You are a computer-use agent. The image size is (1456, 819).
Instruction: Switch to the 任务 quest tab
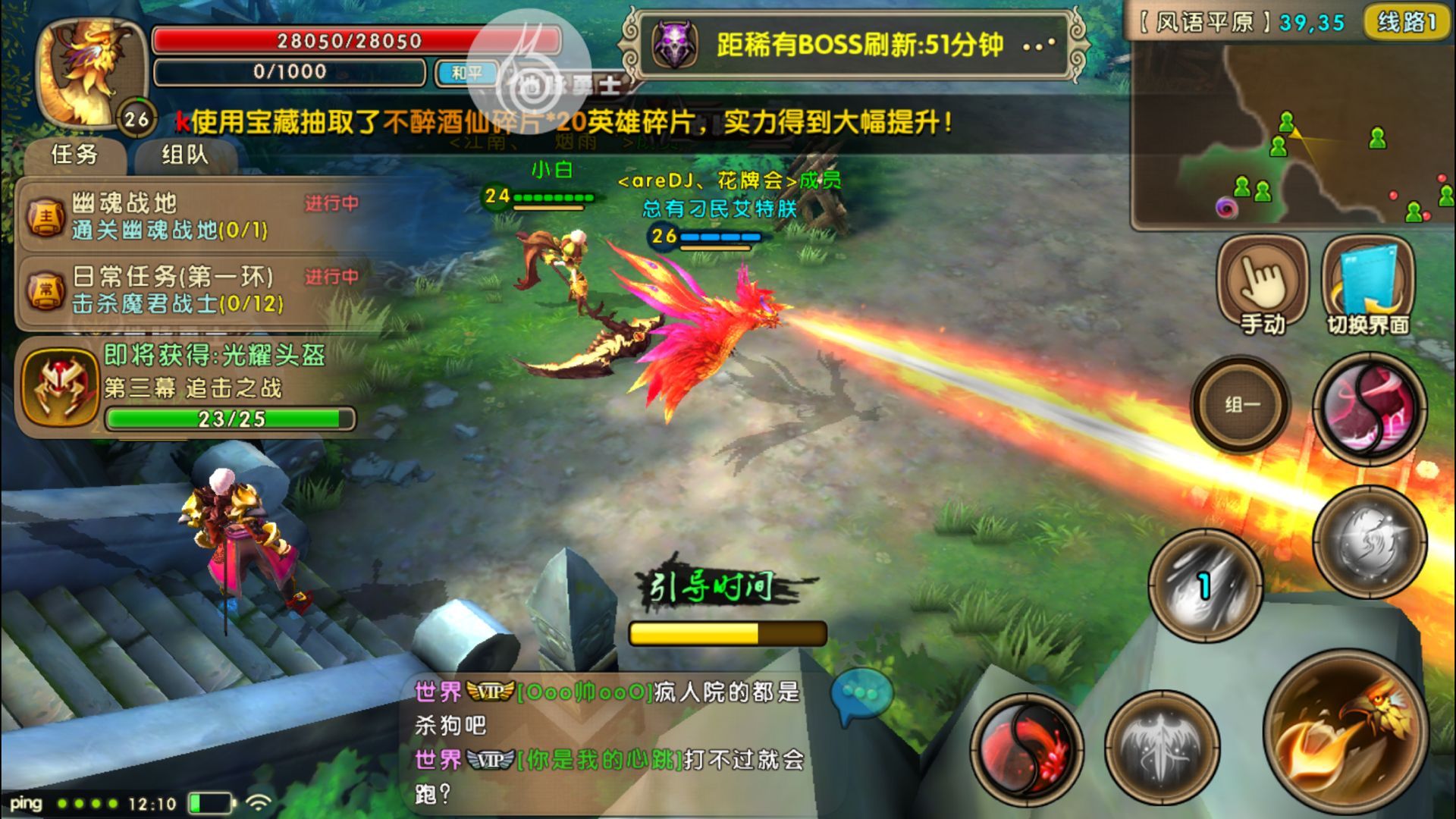(74, 155)
